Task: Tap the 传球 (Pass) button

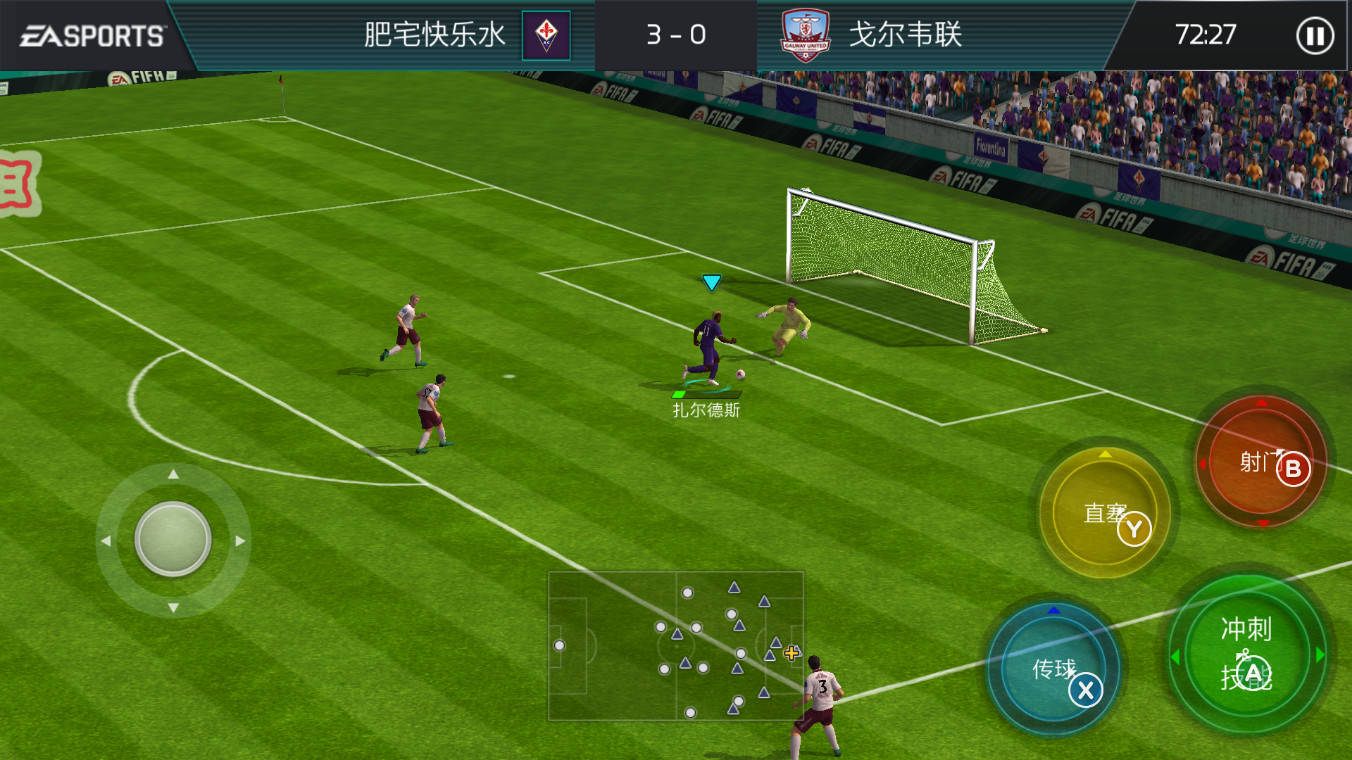Action: click(x=1055, y=668)
